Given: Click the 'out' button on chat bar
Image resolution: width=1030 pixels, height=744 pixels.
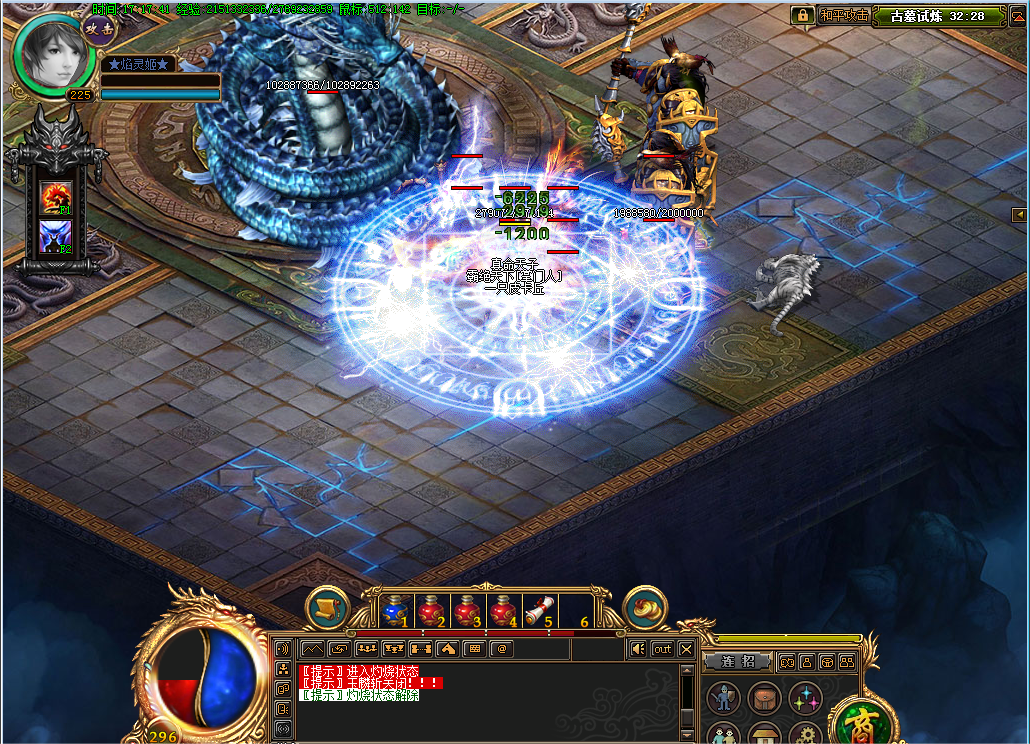Looking at the screenshot, I should pos(662,649).
